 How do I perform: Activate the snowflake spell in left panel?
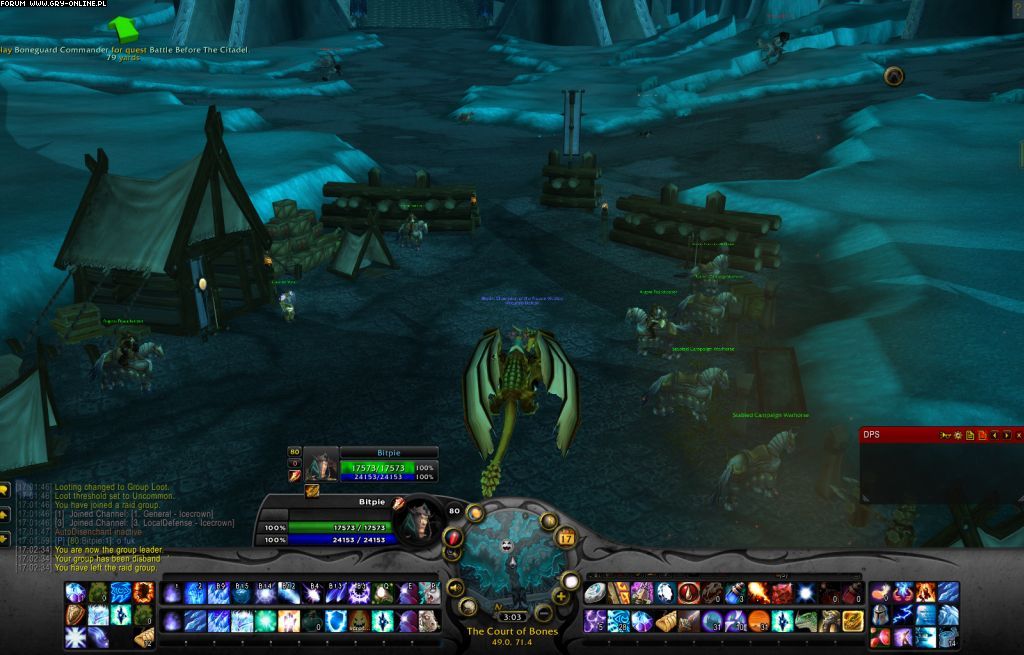pyautogui.click(x=76, y=636)
